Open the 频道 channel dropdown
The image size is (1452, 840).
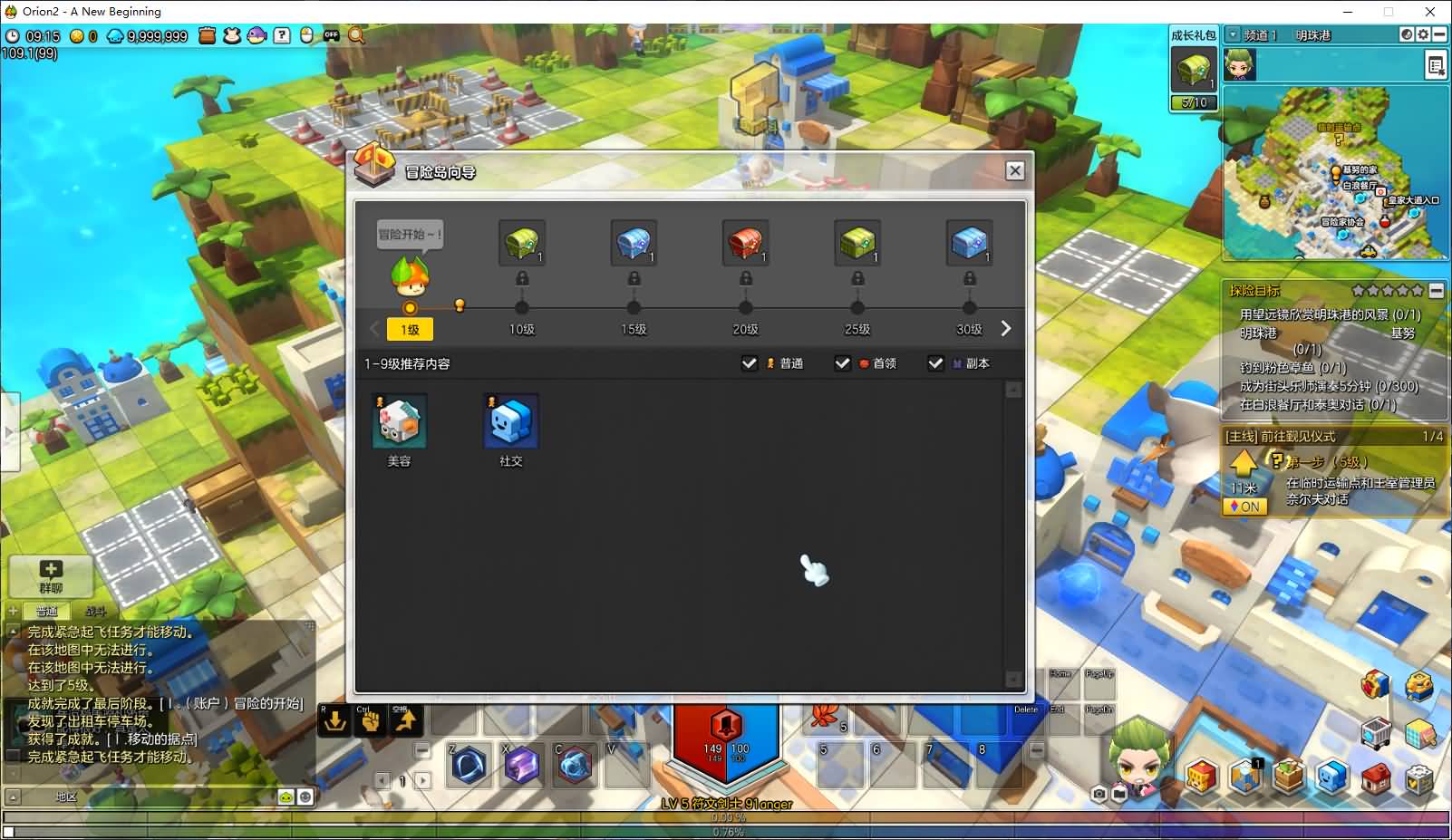pyautogui.click(x=1233, y=34)
